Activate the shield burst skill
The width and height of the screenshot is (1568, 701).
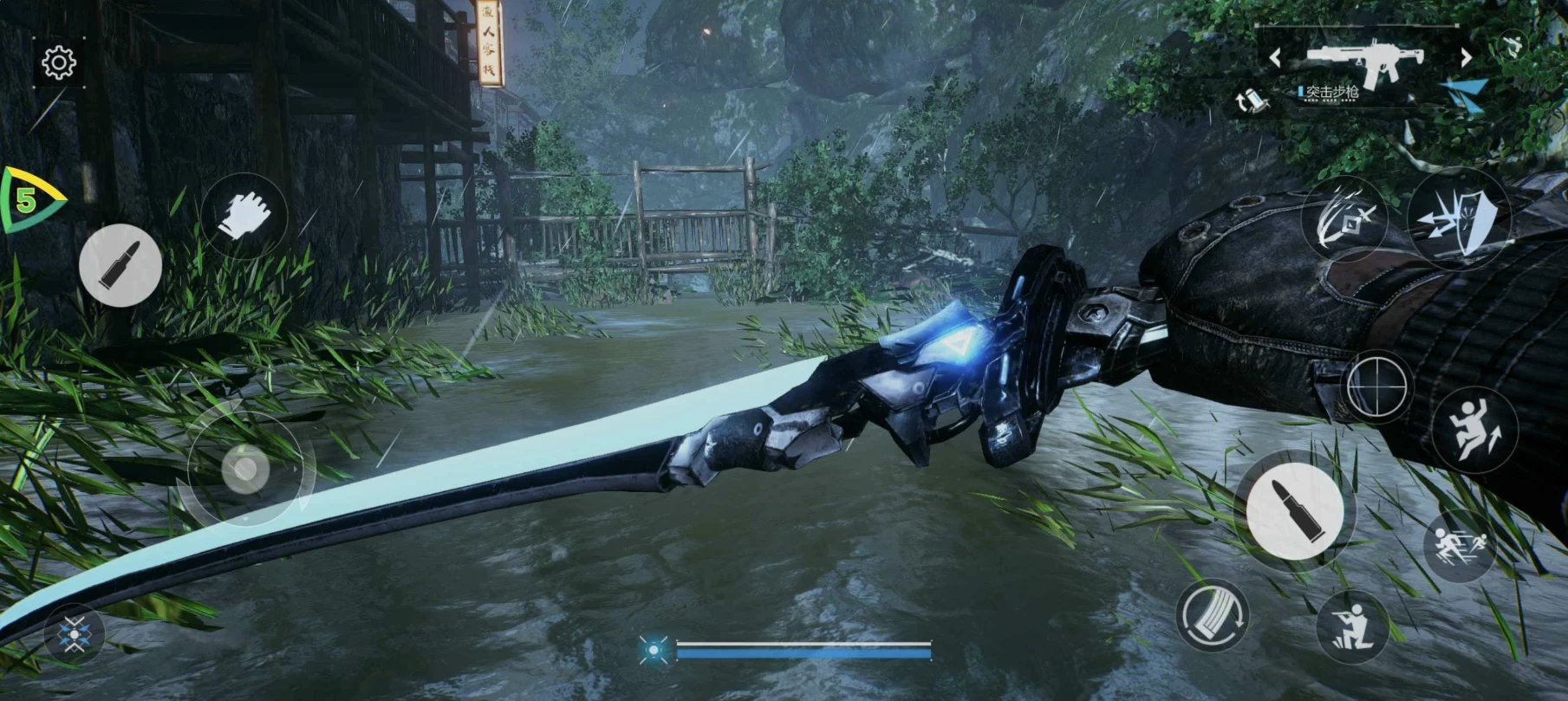[x=1459, y=219]
